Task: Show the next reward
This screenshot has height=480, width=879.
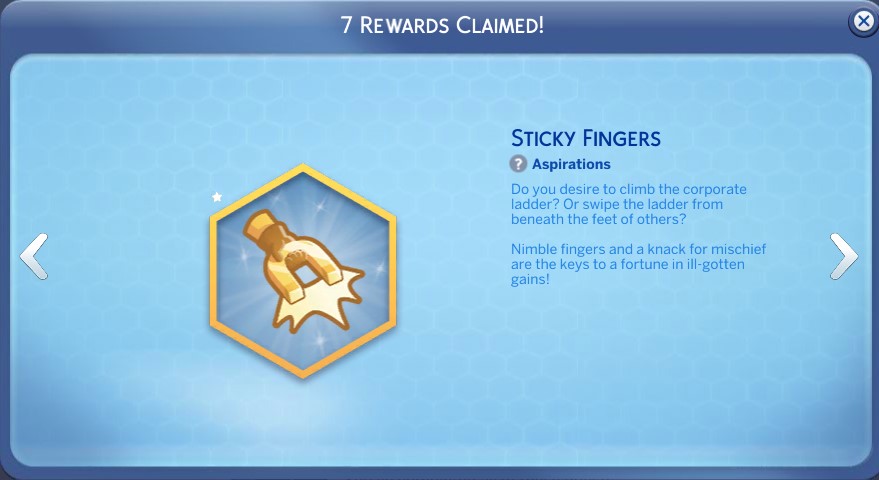Action: (x=843, y=256)
